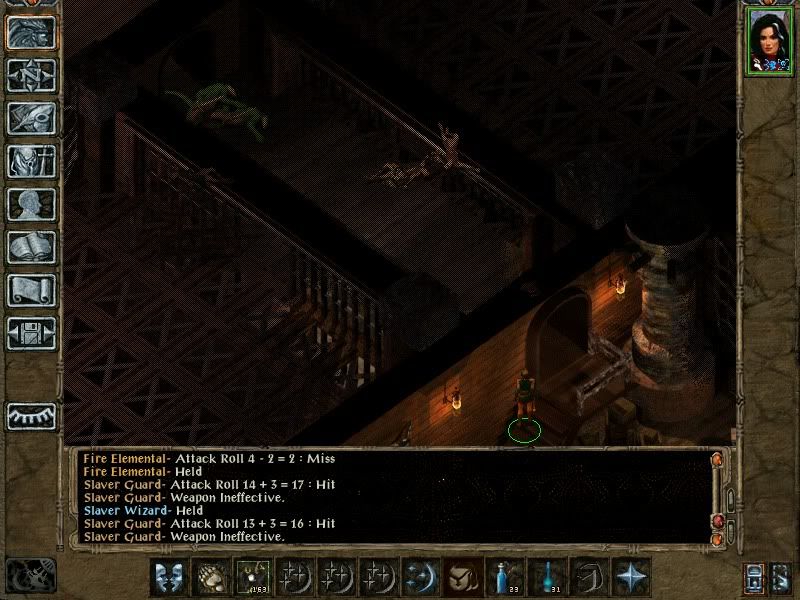
Task: Click the four-pointed star action button
Action: click(630, 577)
